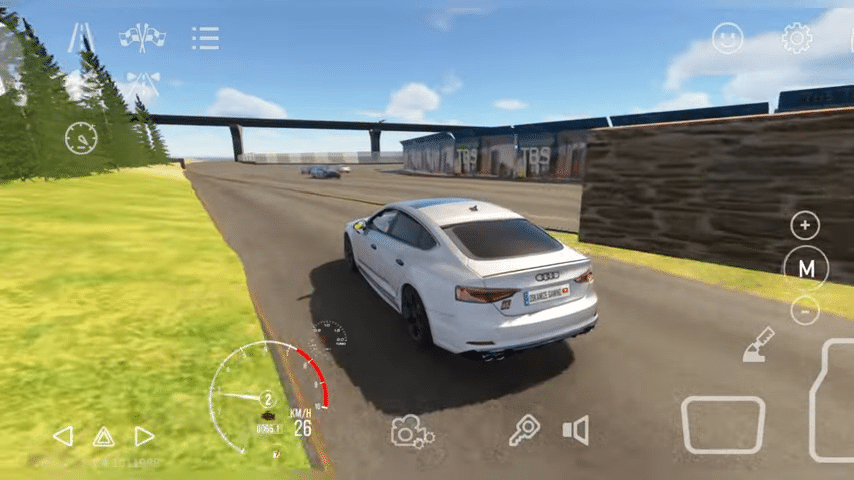854x480 pixels.
Task: Sound the horn speaker icon
Action: click(x=575, y=431)
